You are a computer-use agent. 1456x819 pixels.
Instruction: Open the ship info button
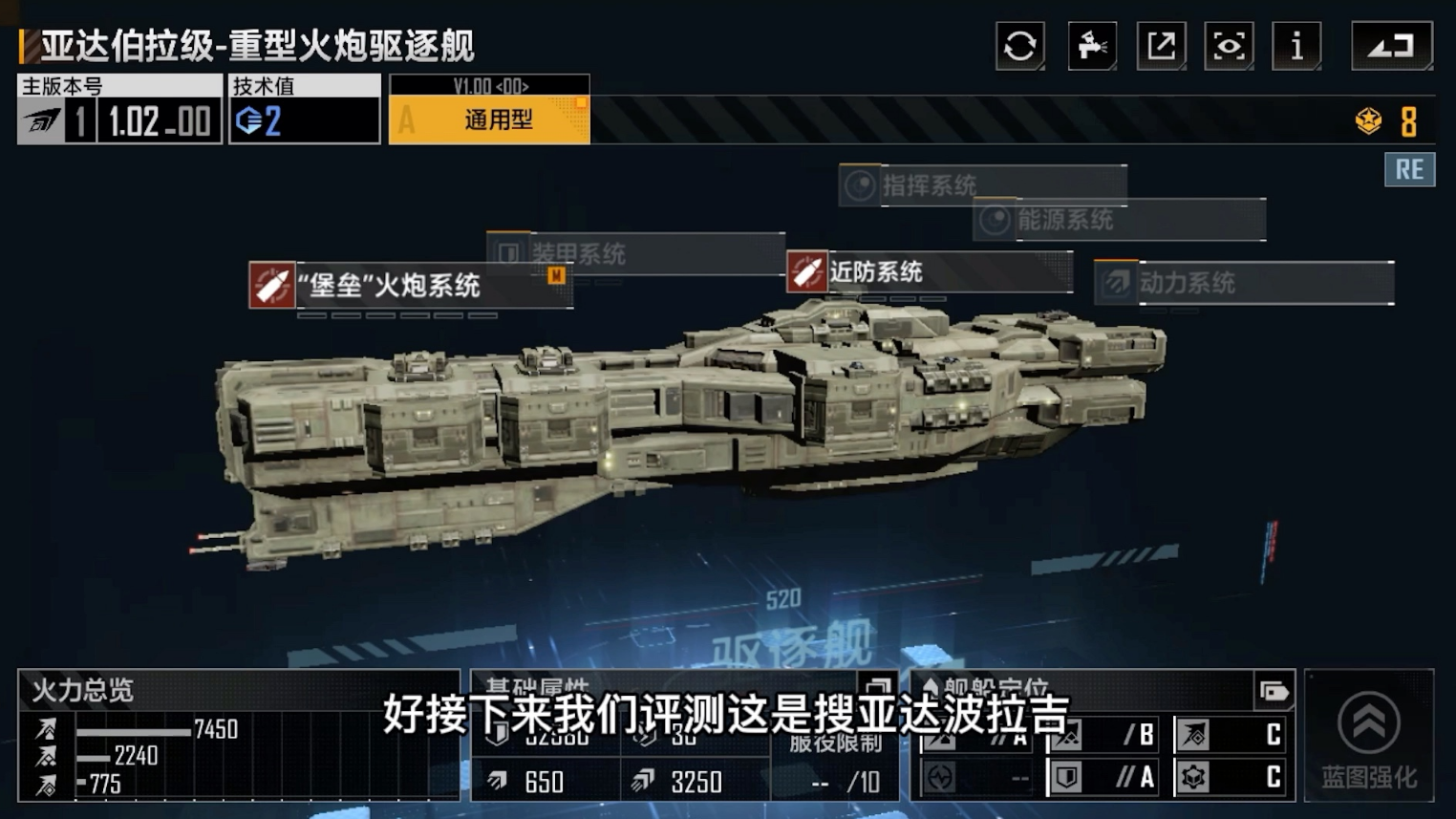(1296, 46)
